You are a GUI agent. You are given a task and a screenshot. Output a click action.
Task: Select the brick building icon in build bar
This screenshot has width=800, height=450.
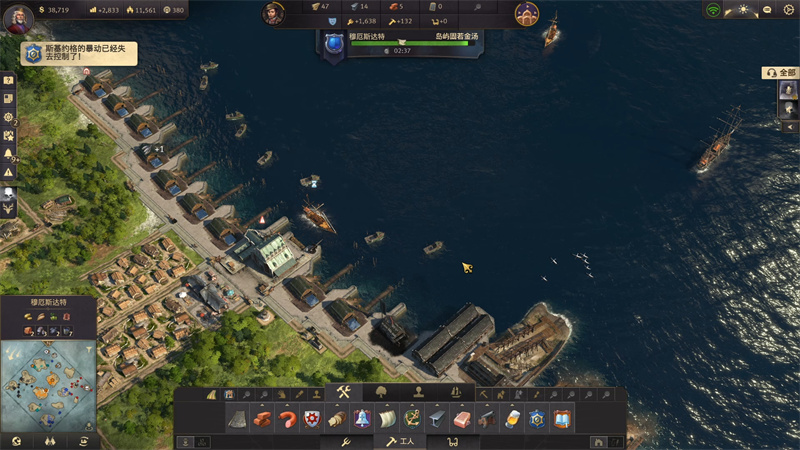pos(263,418)
